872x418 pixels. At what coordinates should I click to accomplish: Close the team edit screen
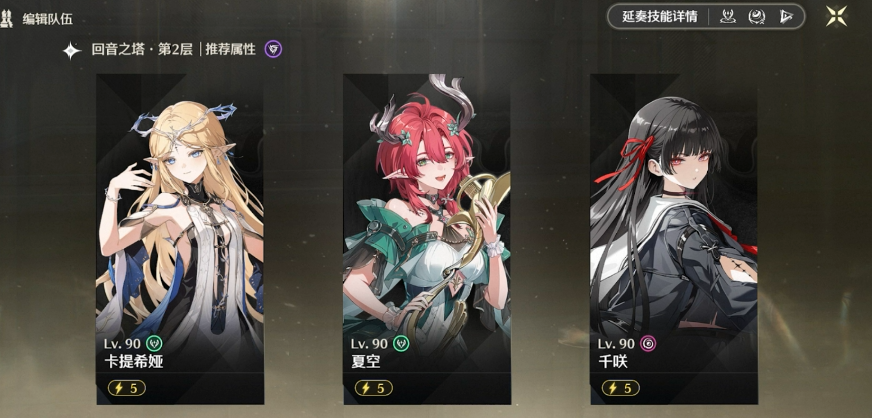837,16
